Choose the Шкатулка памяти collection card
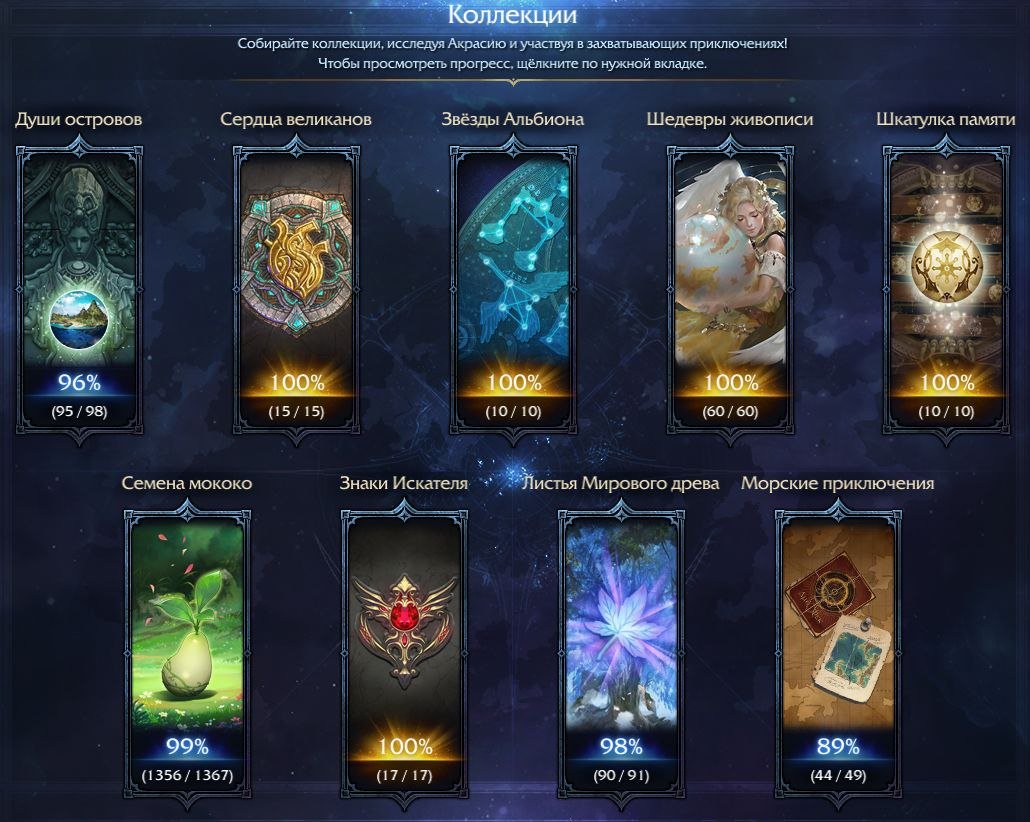Screen dimensions: 1030x822 tap(946, 285)
